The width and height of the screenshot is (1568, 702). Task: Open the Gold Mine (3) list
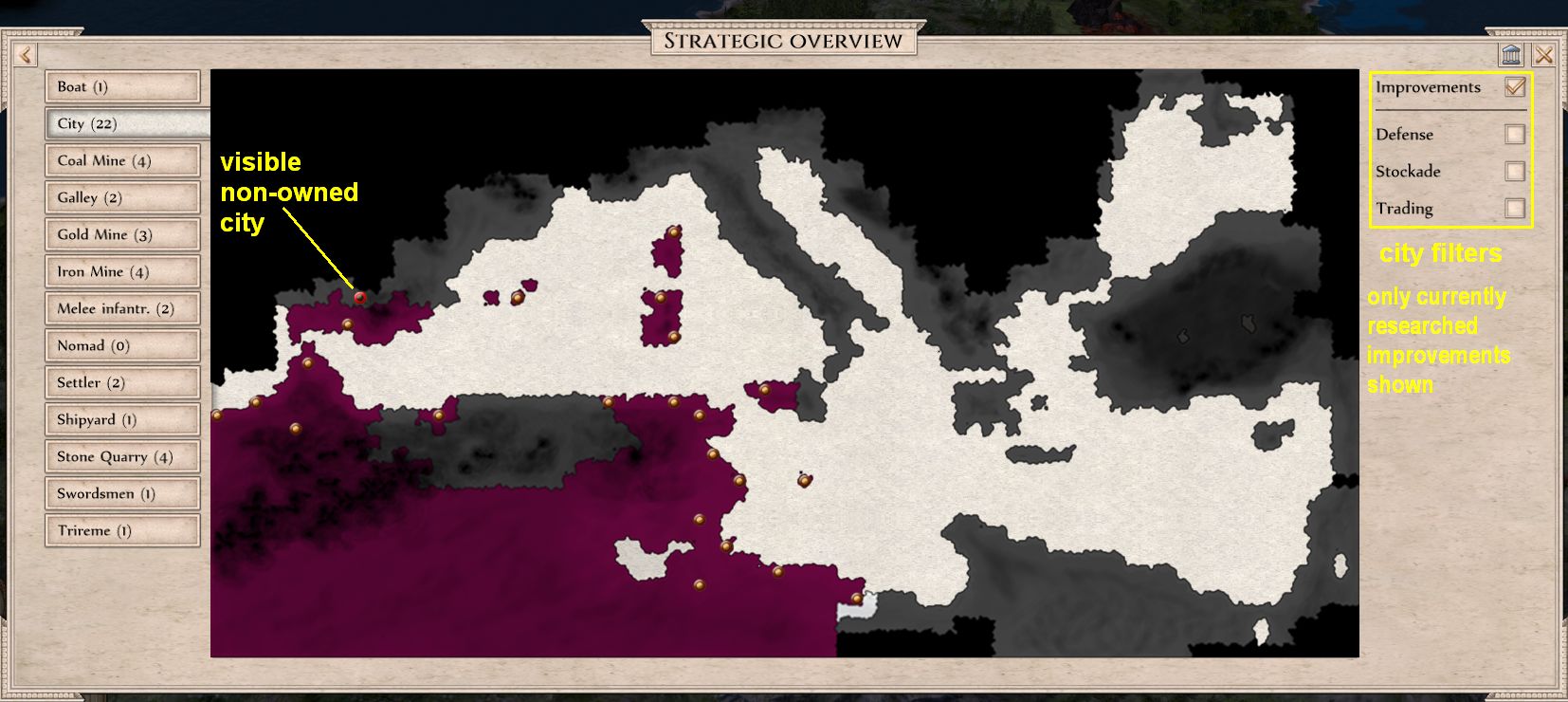pos(123,234)
